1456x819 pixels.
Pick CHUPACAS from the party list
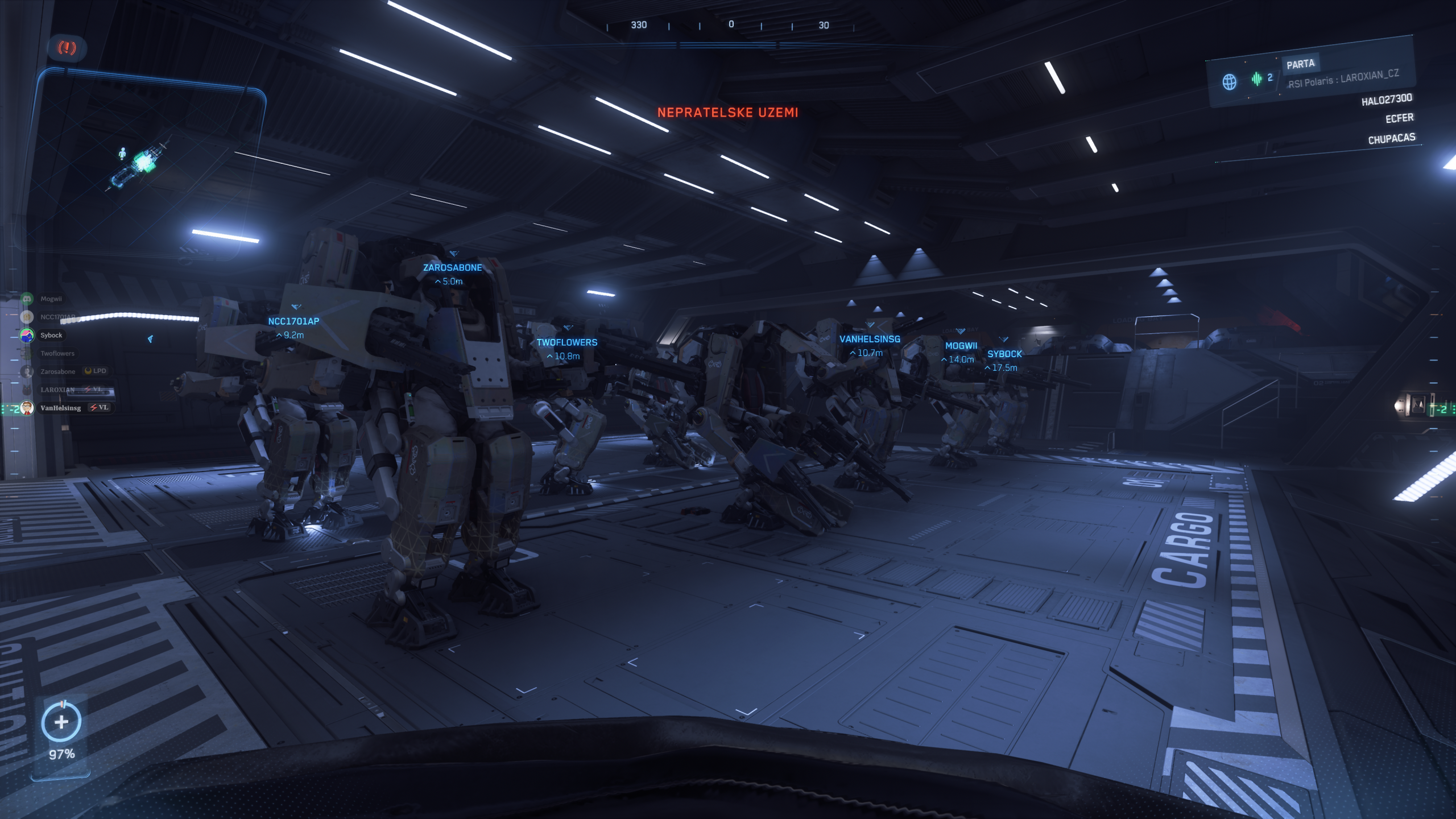click(1391, 138)
